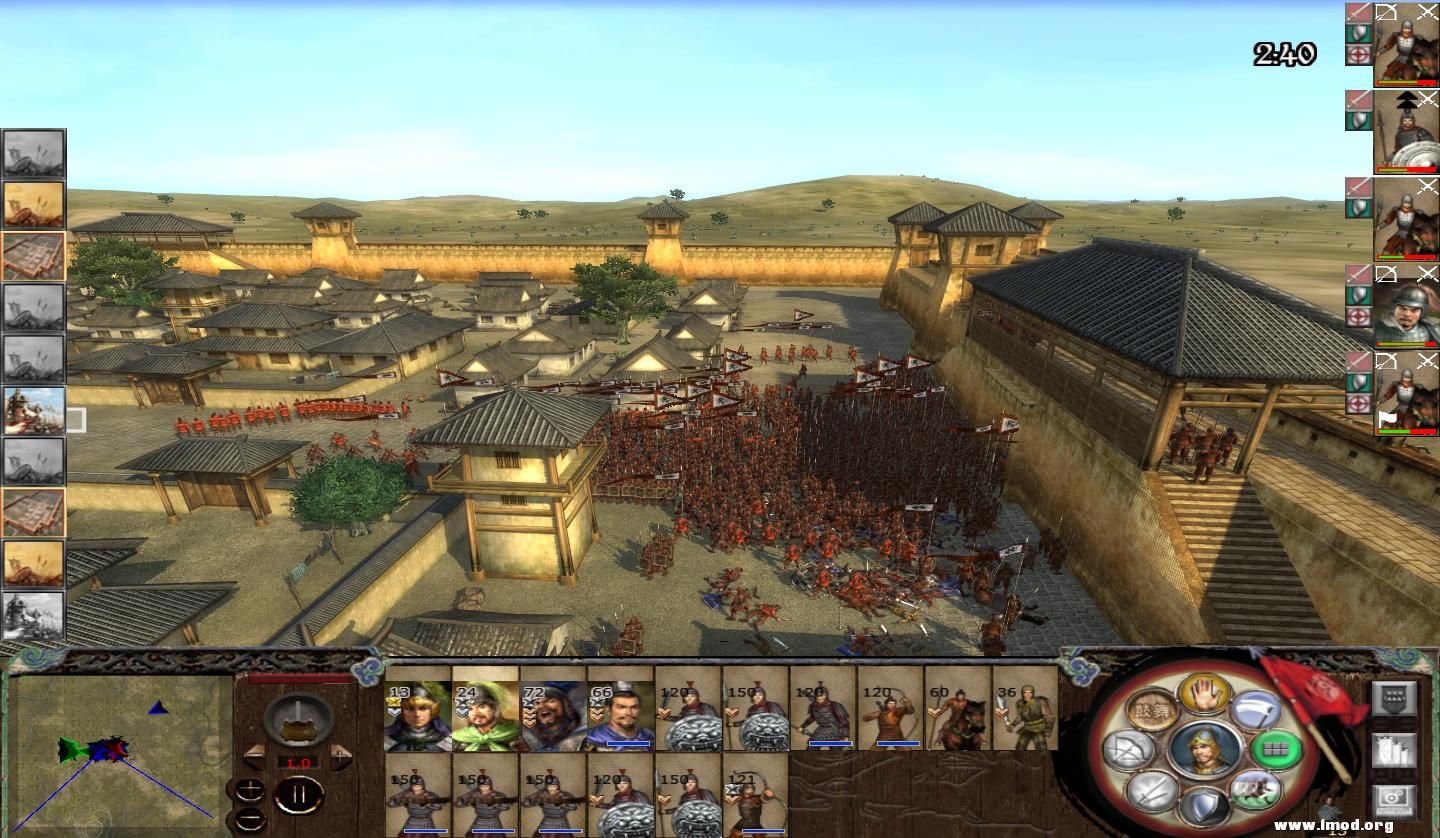Click the crossed swords command icon

click(x=1152, y=790)
